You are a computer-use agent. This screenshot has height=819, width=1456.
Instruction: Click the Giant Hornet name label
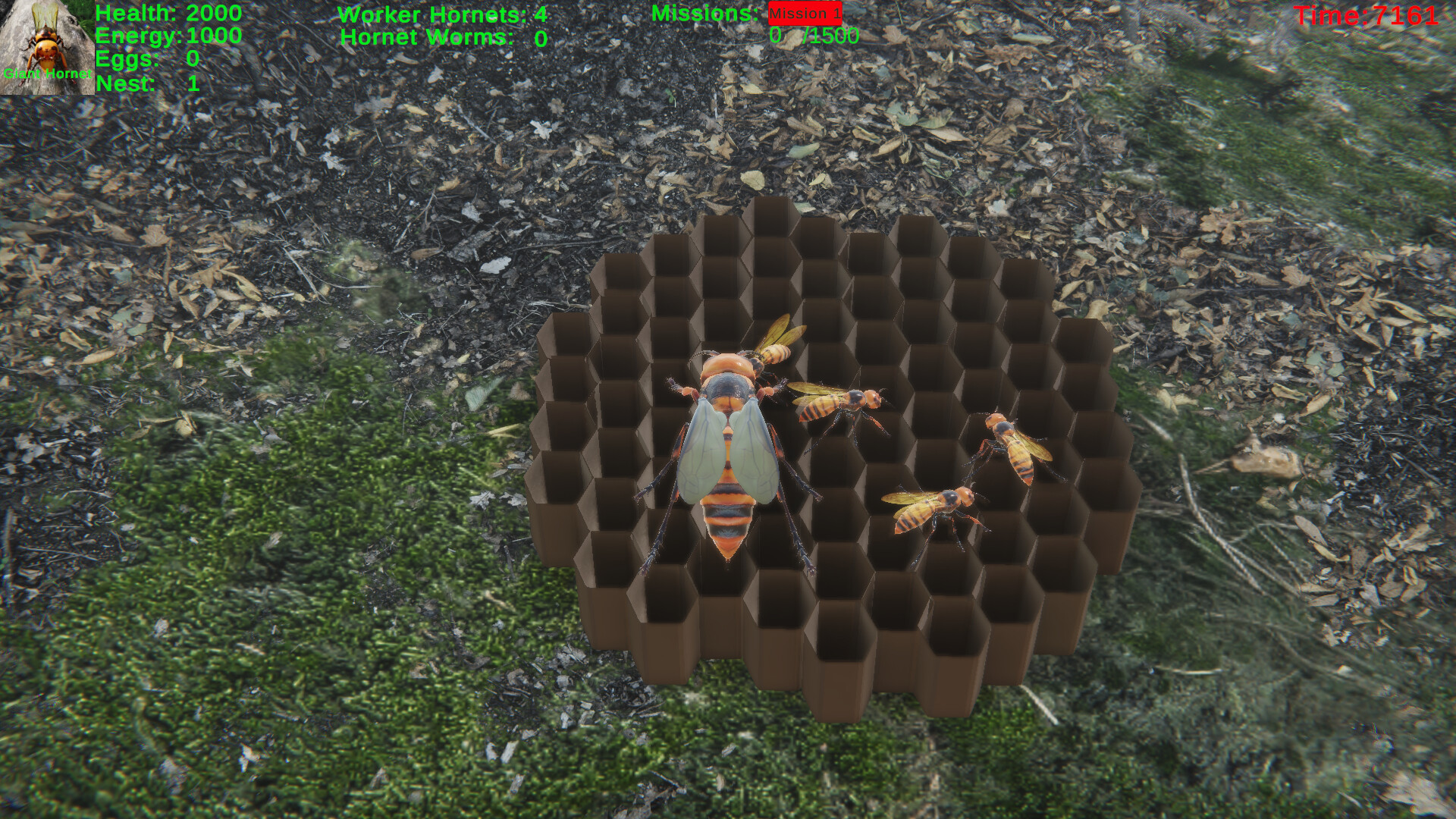47,74
